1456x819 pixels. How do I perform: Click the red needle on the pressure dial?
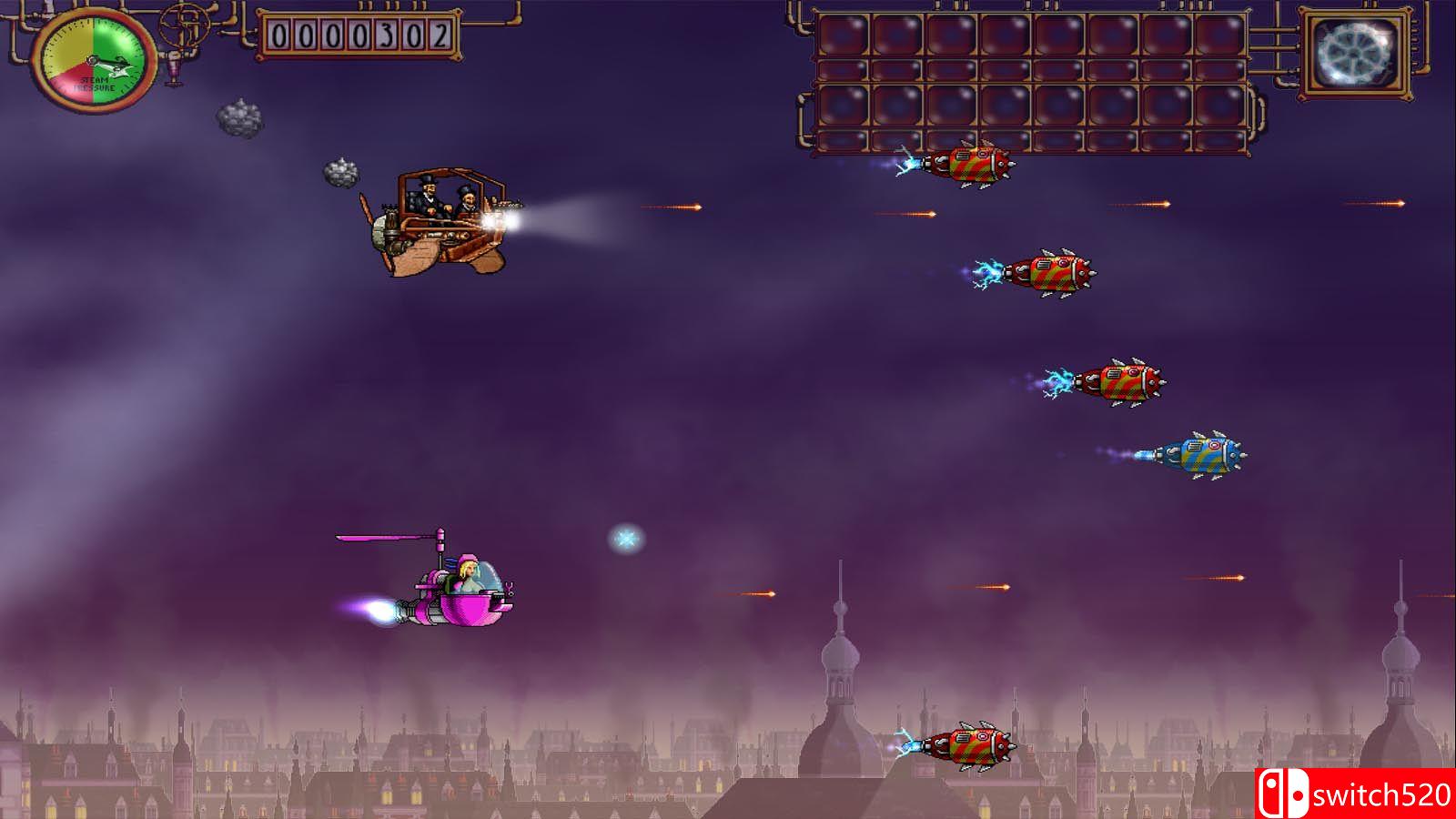[x=100, y=64]
